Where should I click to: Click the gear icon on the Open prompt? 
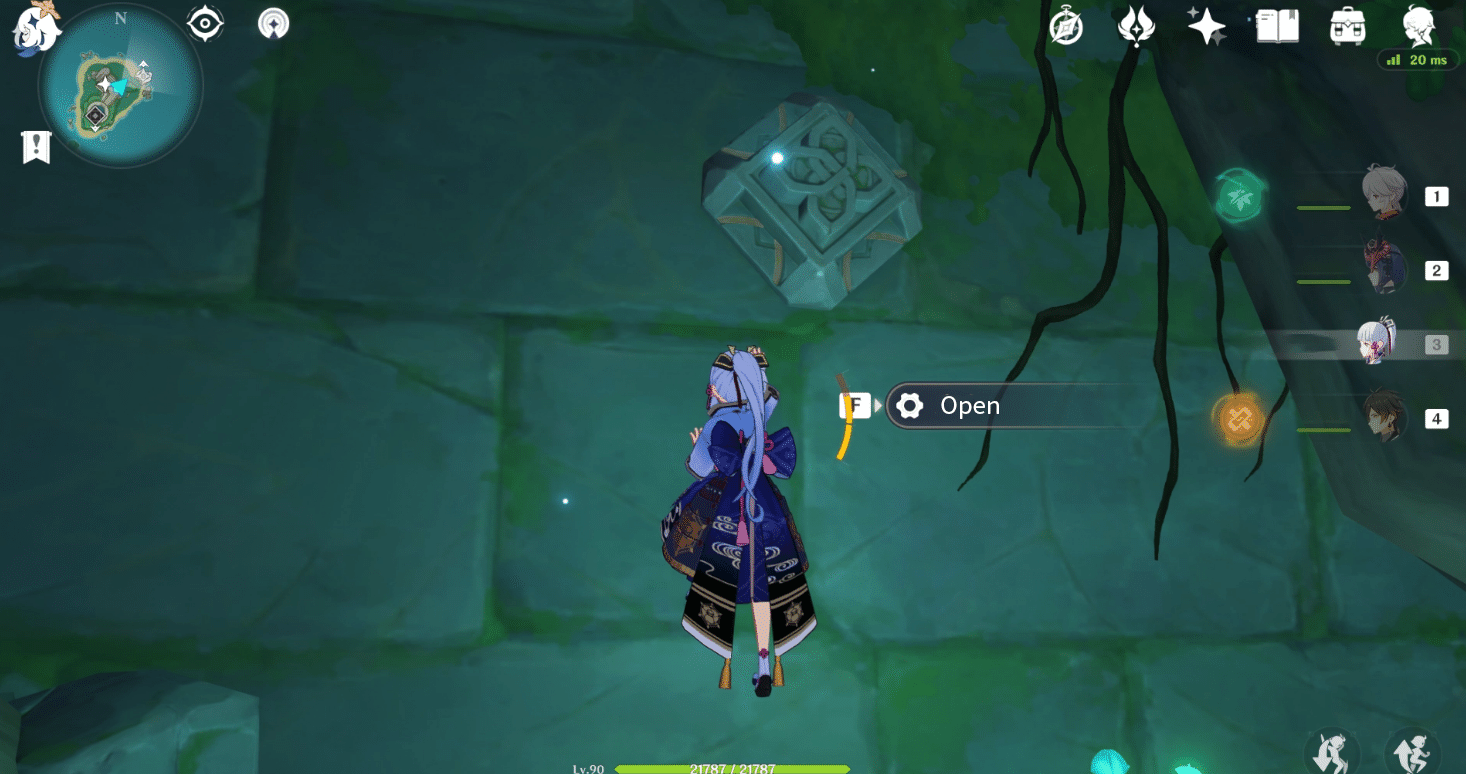909,405
